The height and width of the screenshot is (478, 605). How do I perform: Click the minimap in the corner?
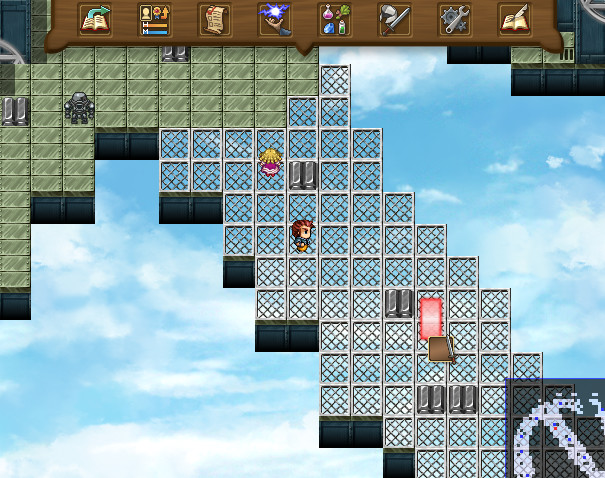(x=555, y=429)
